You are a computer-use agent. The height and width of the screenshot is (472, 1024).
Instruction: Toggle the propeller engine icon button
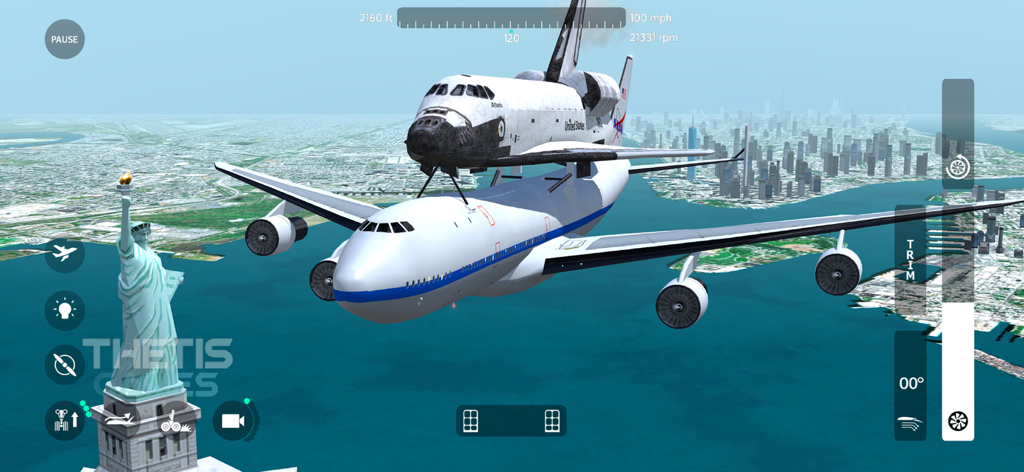tap(65, 365)
